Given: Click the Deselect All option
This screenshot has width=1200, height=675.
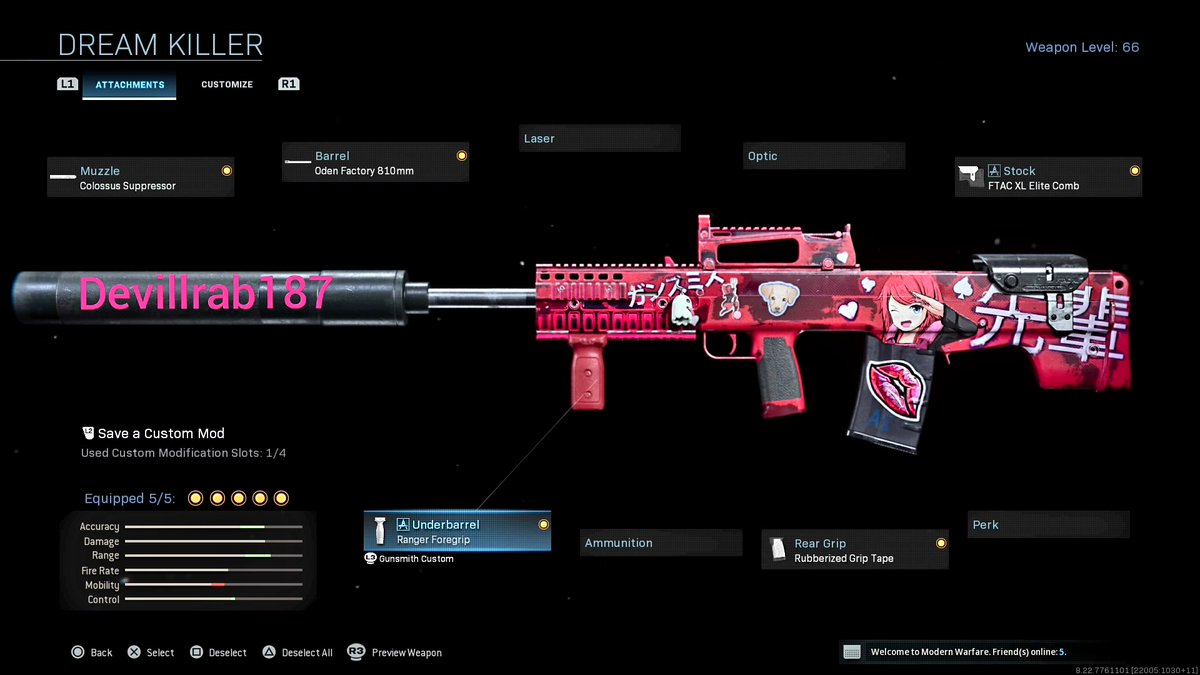Looking at the screenshot, I should coord(297,653).
